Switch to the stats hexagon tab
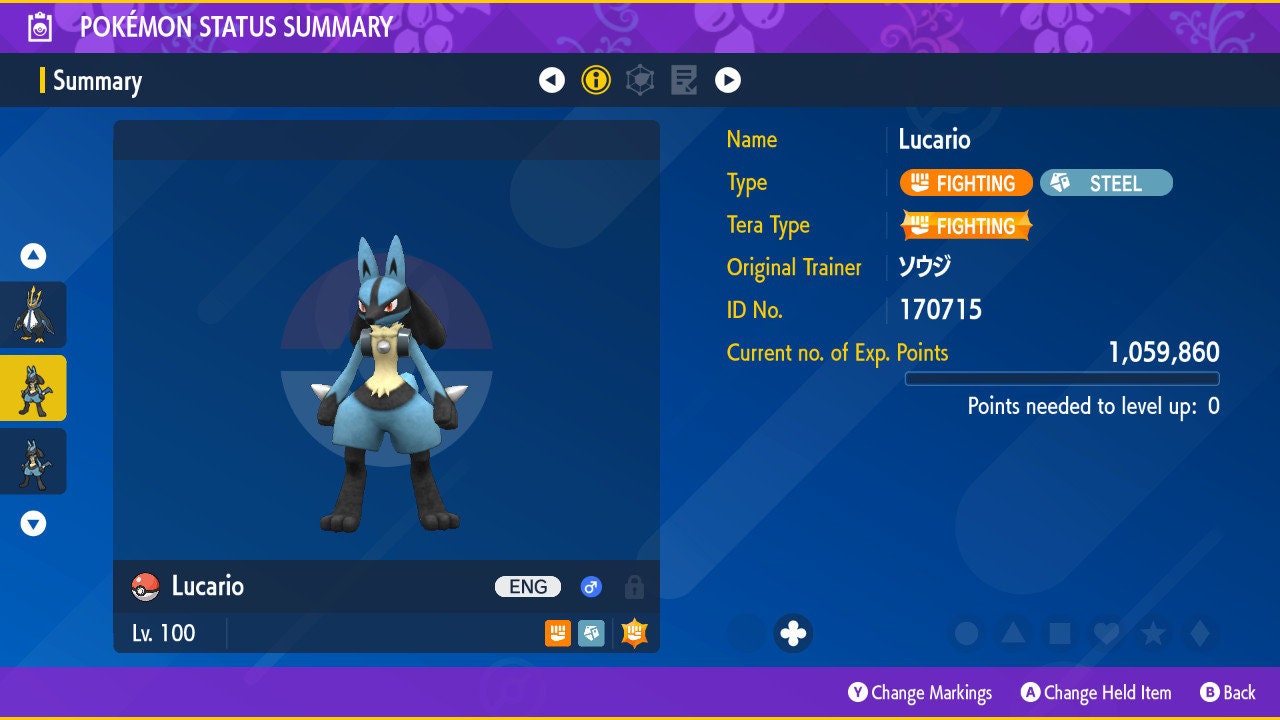This screenshot has width=1280, height=720. tap(640, 80)
